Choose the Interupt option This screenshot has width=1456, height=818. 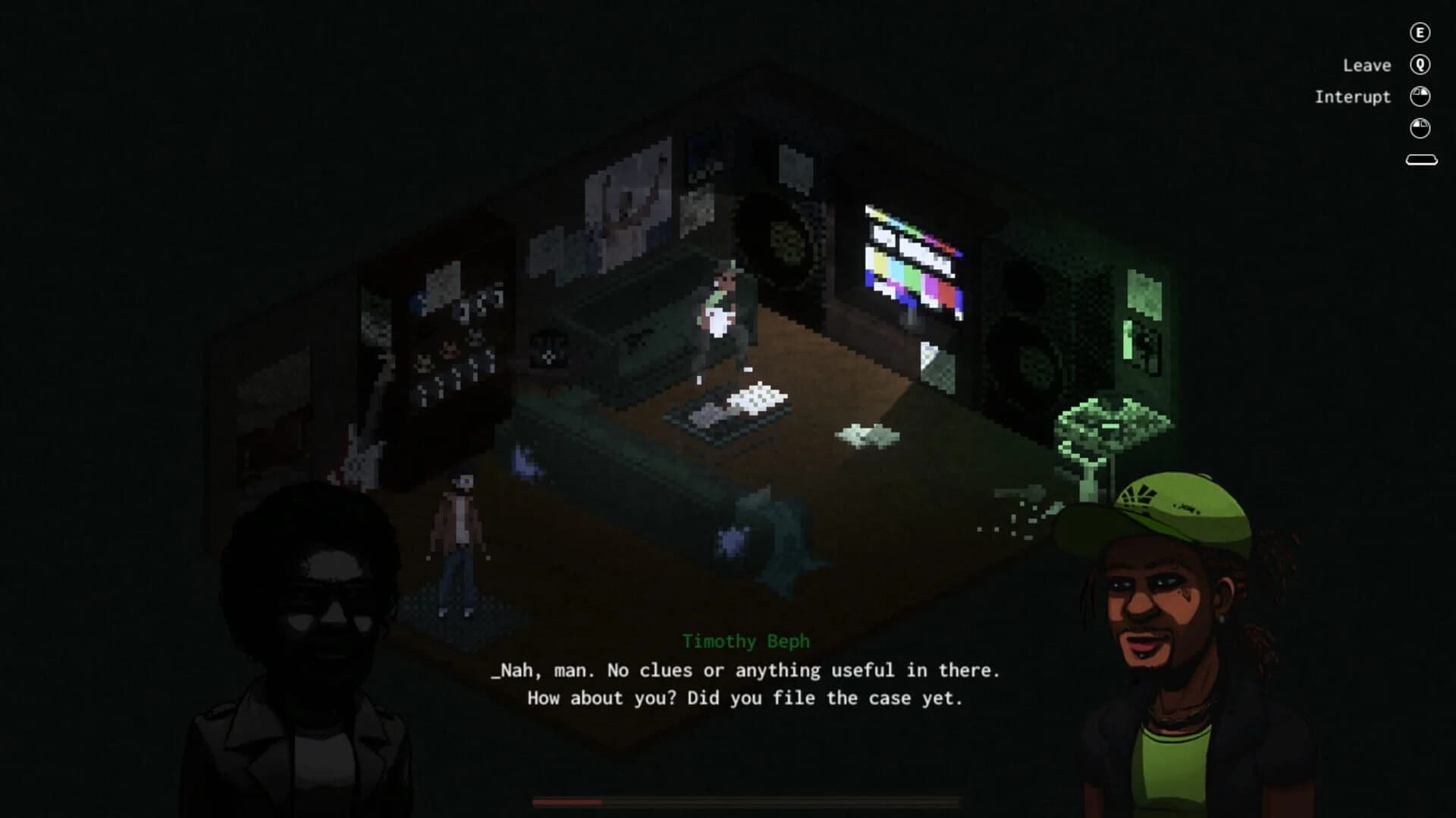click(1353, 96)
